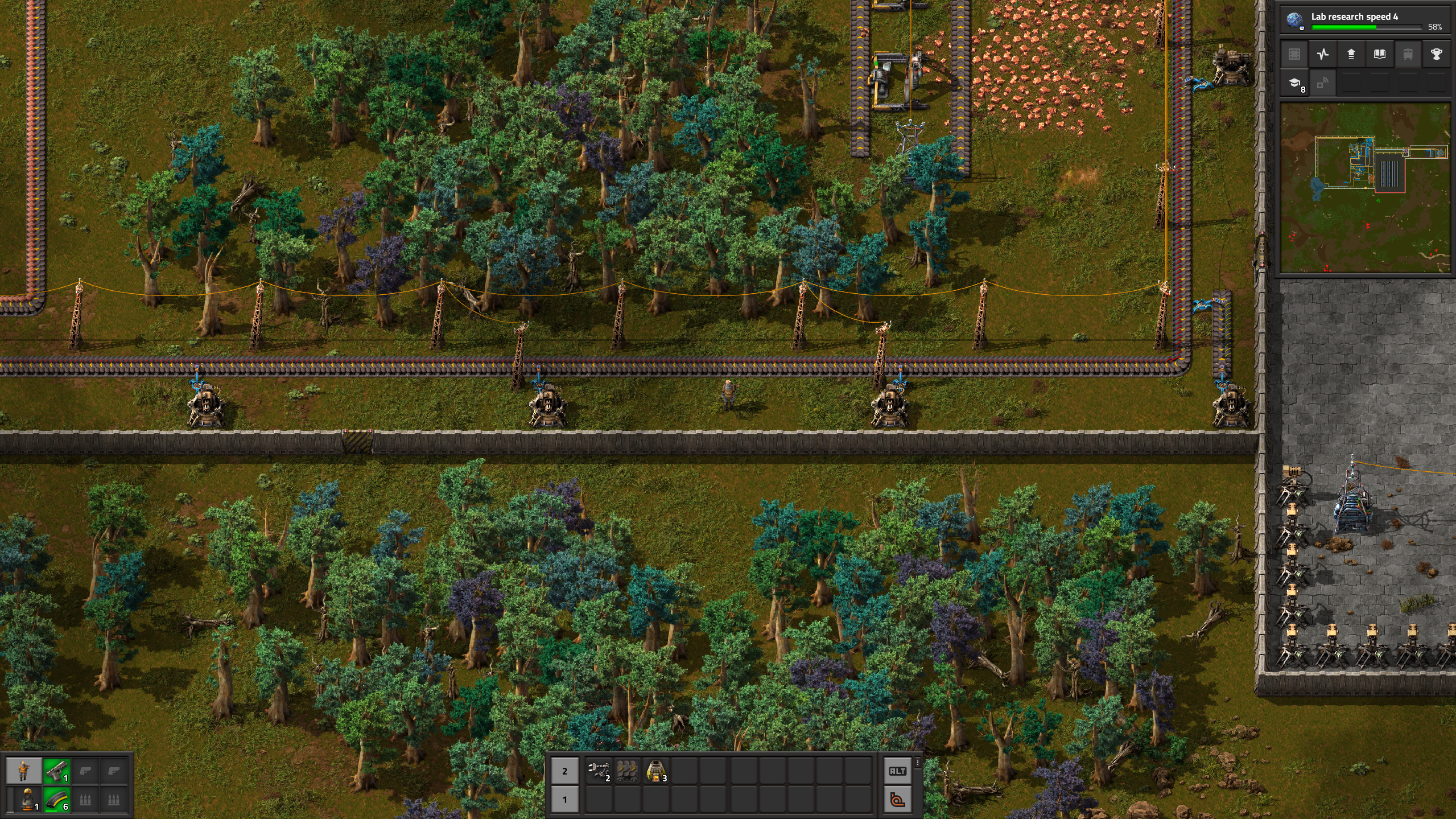Pick the inserter from the quickbar
This screenshot has width=1456, height=819.
coord(598,771)
